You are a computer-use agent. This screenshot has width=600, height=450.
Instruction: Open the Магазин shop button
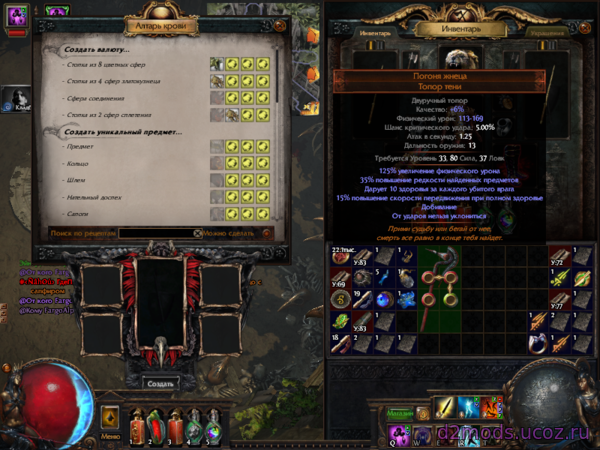click(x=400, y=413)
